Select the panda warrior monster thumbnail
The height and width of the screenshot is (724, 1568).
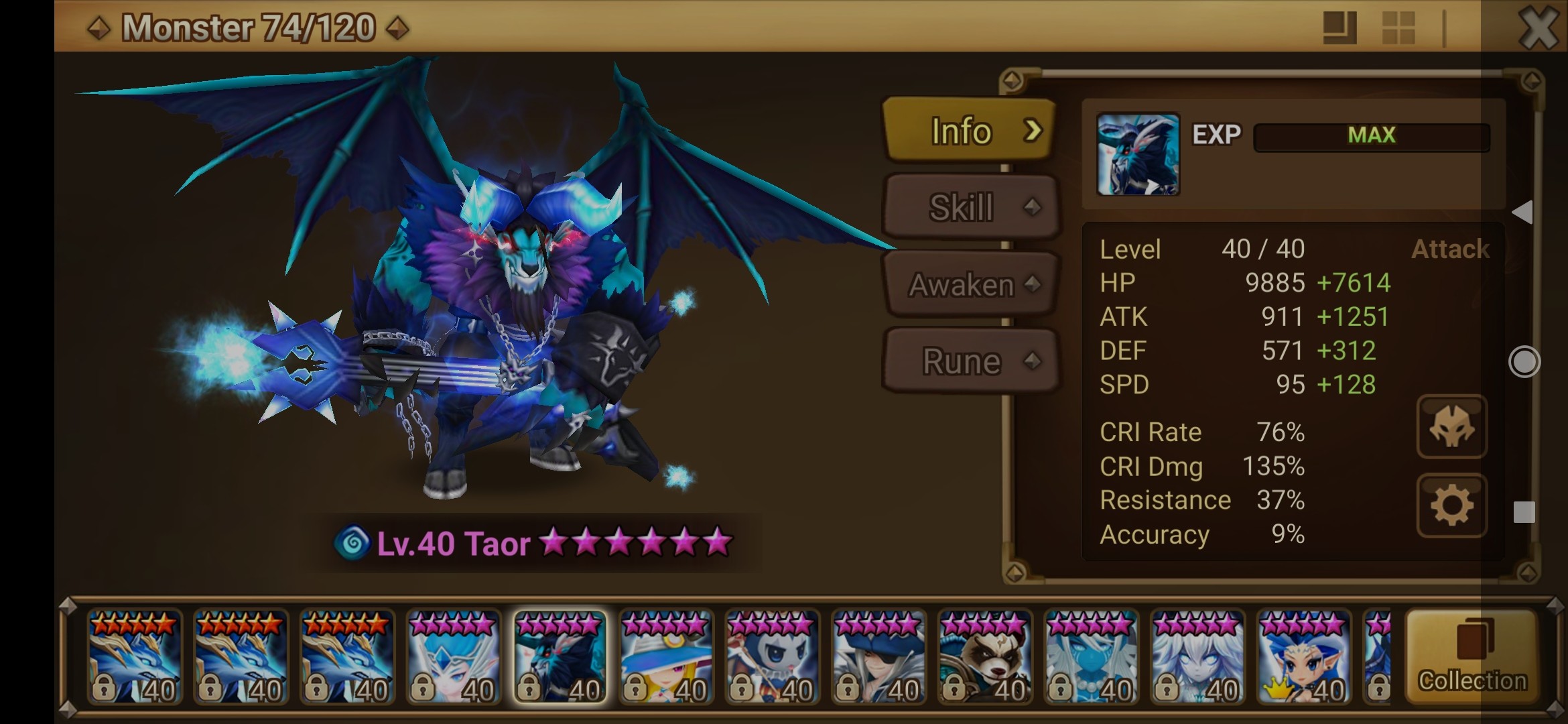click(x=985, y=657)
